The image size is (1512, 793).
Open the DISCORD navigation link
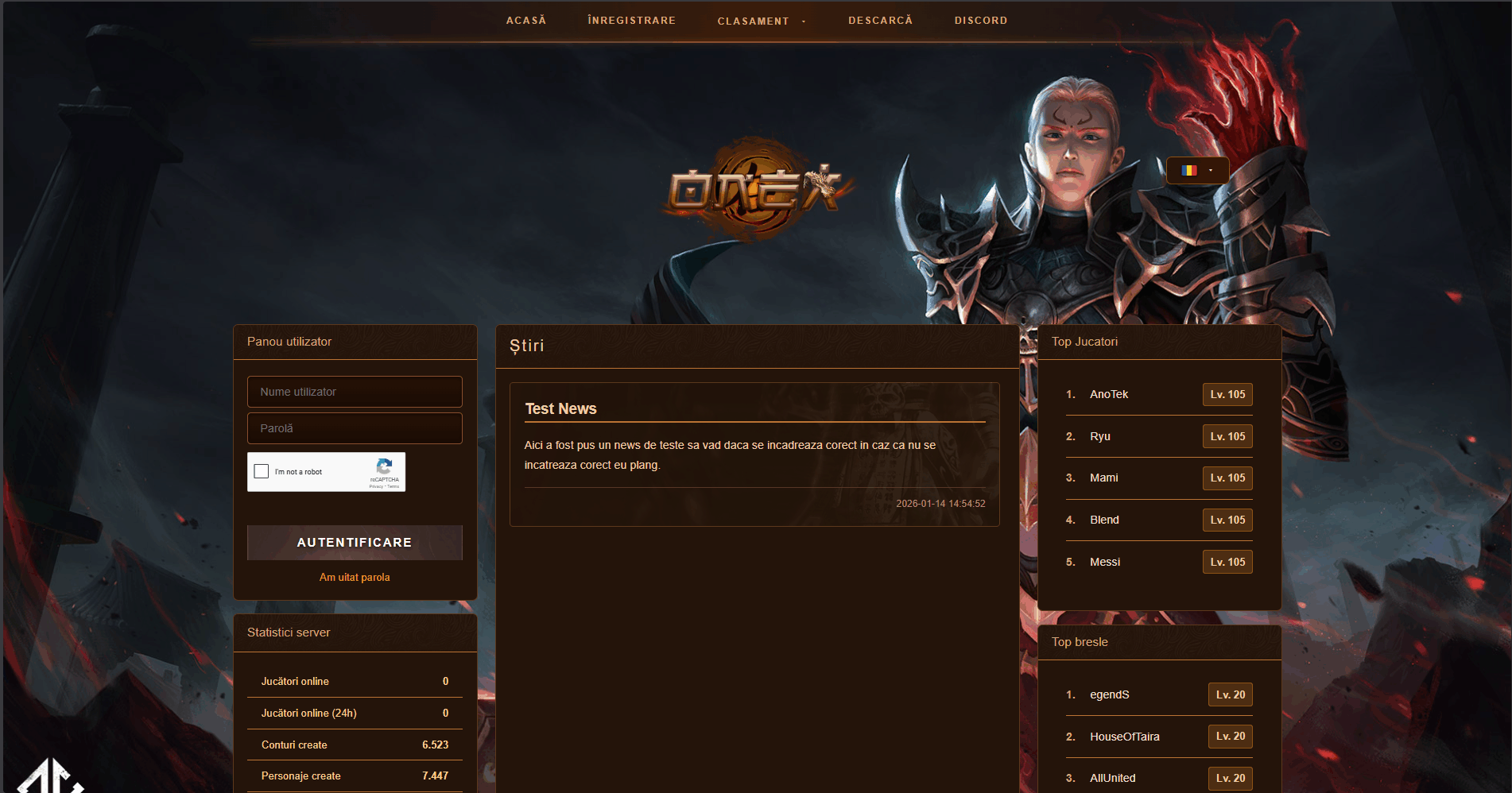pyautogui.click(x=980, y=20)
